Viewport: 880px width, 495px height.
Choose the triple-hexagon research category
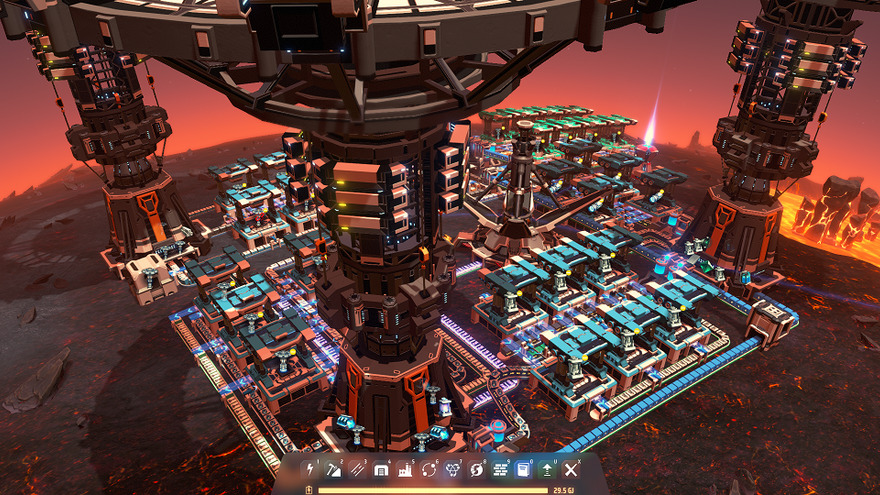[453, 468]
